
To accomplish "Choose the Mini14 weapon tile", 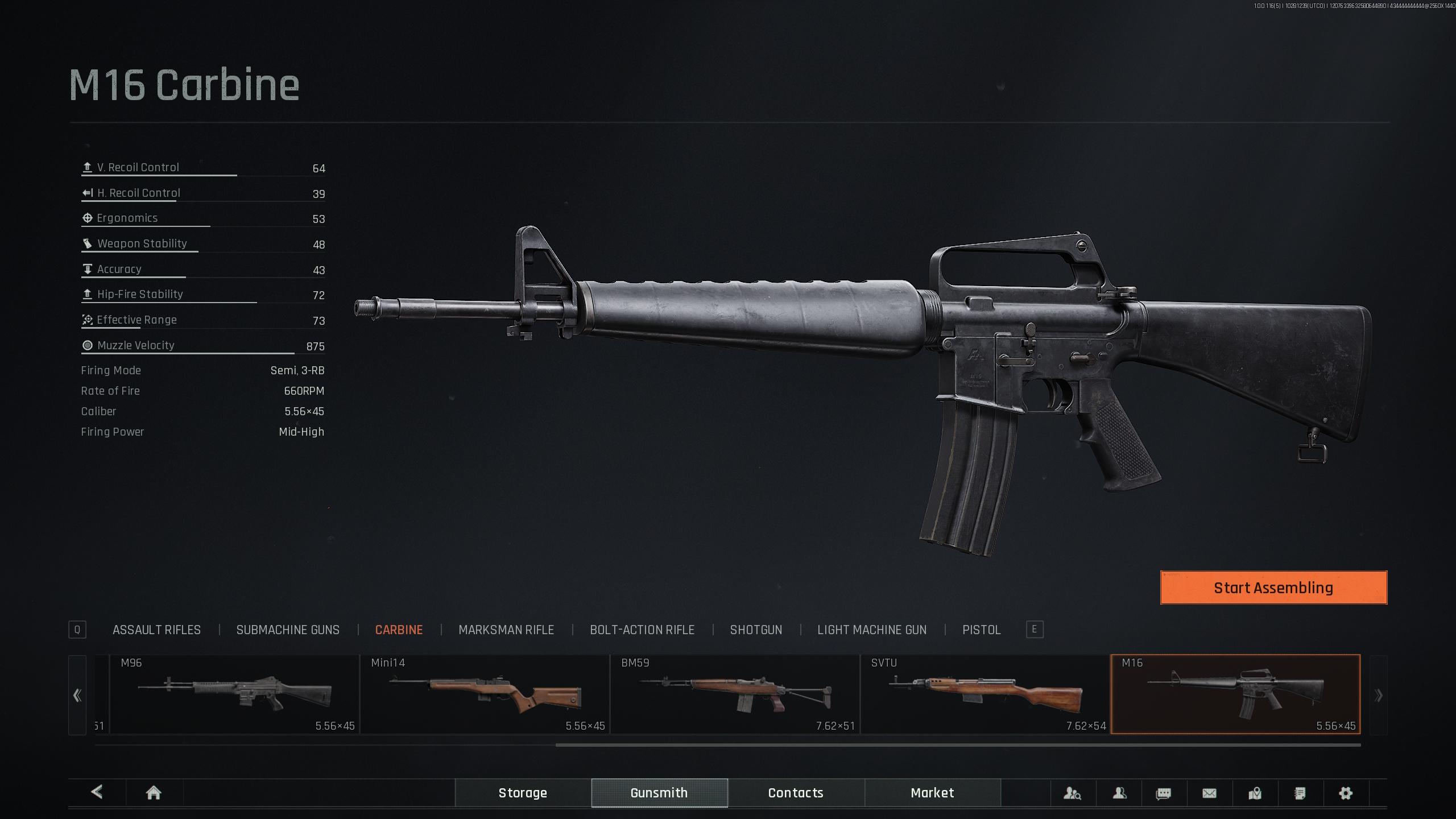I will point(485,694).
